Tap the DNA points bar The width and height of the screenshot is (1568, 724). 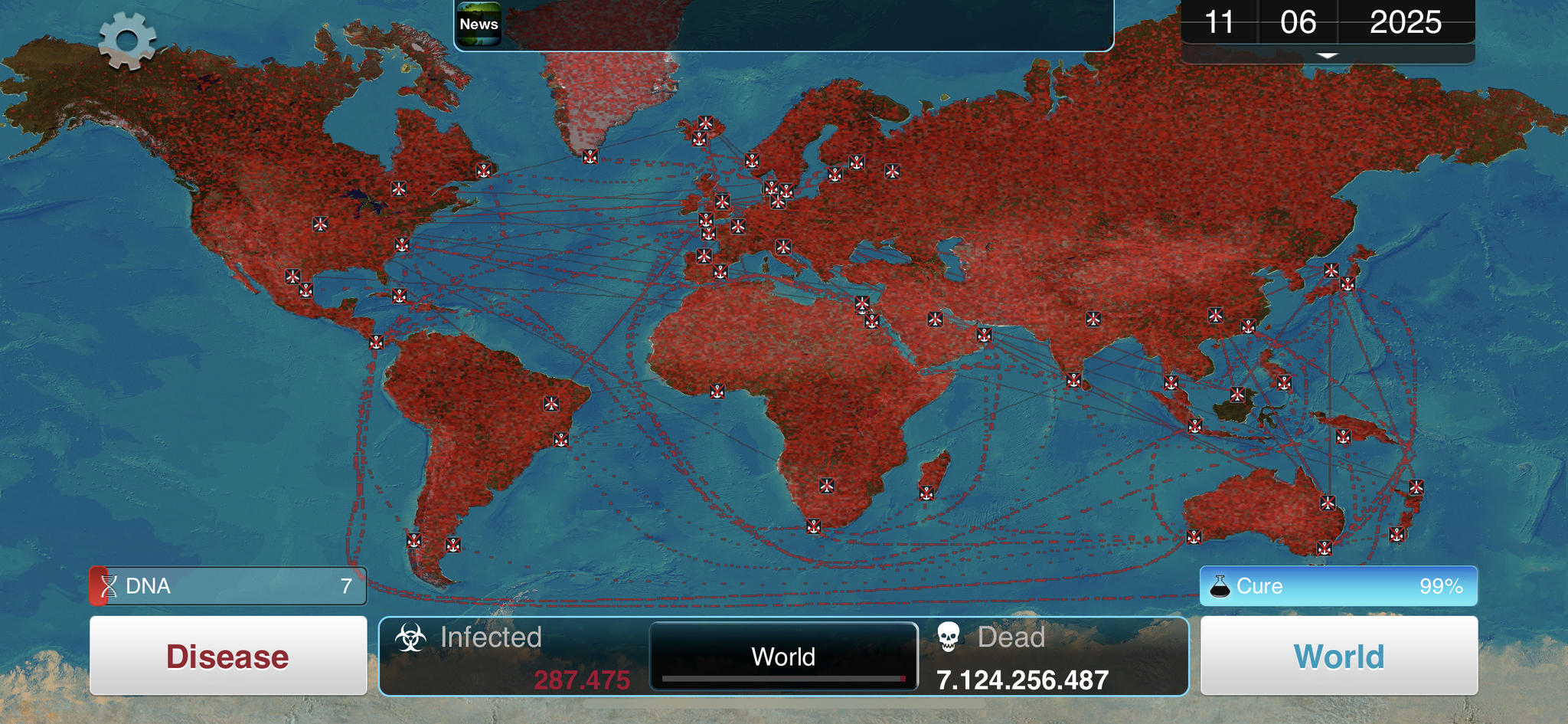click(x=228, y=586)
